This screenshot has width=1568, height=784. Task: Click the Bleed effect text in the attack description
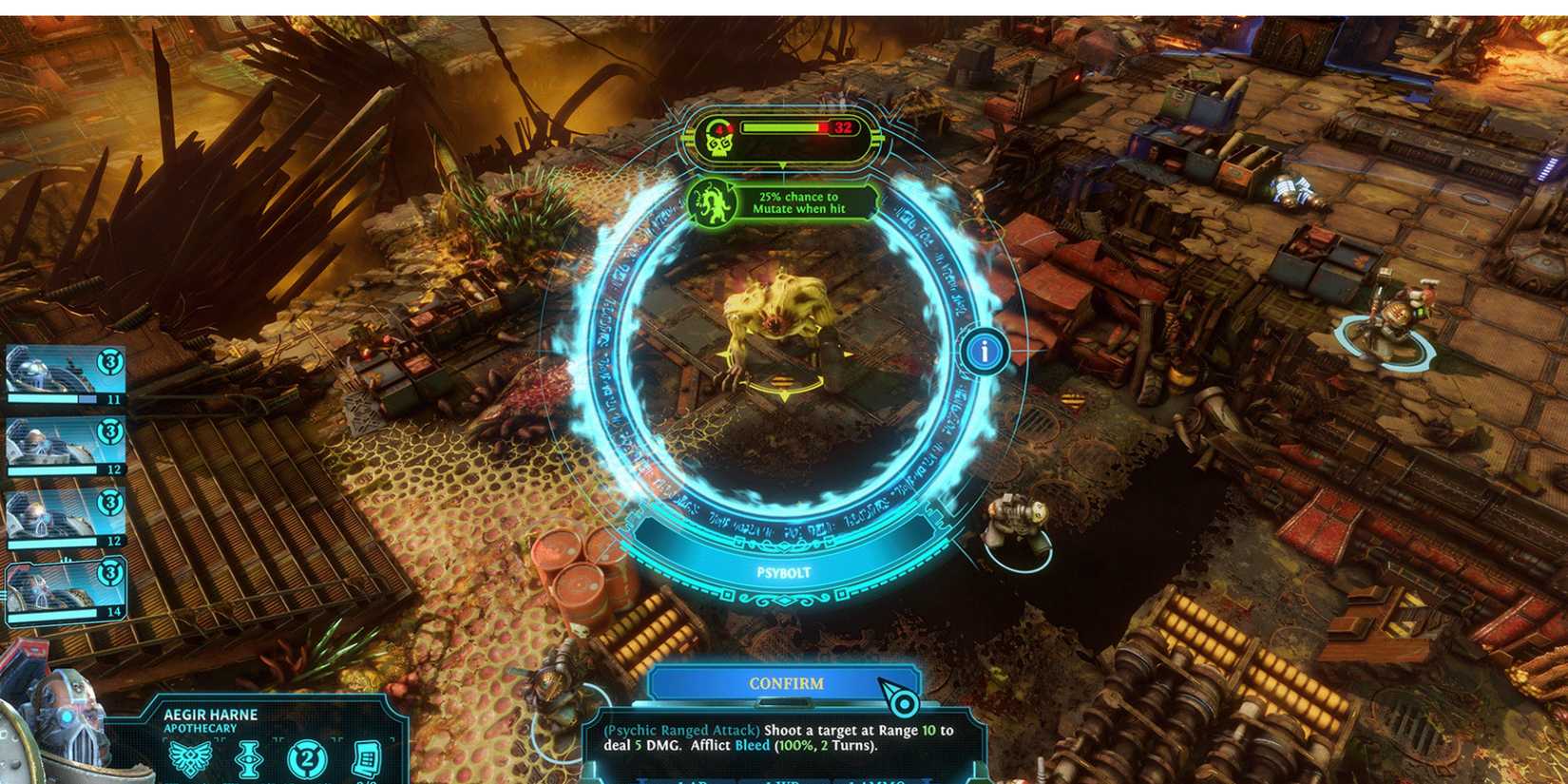tap(750, 746)
